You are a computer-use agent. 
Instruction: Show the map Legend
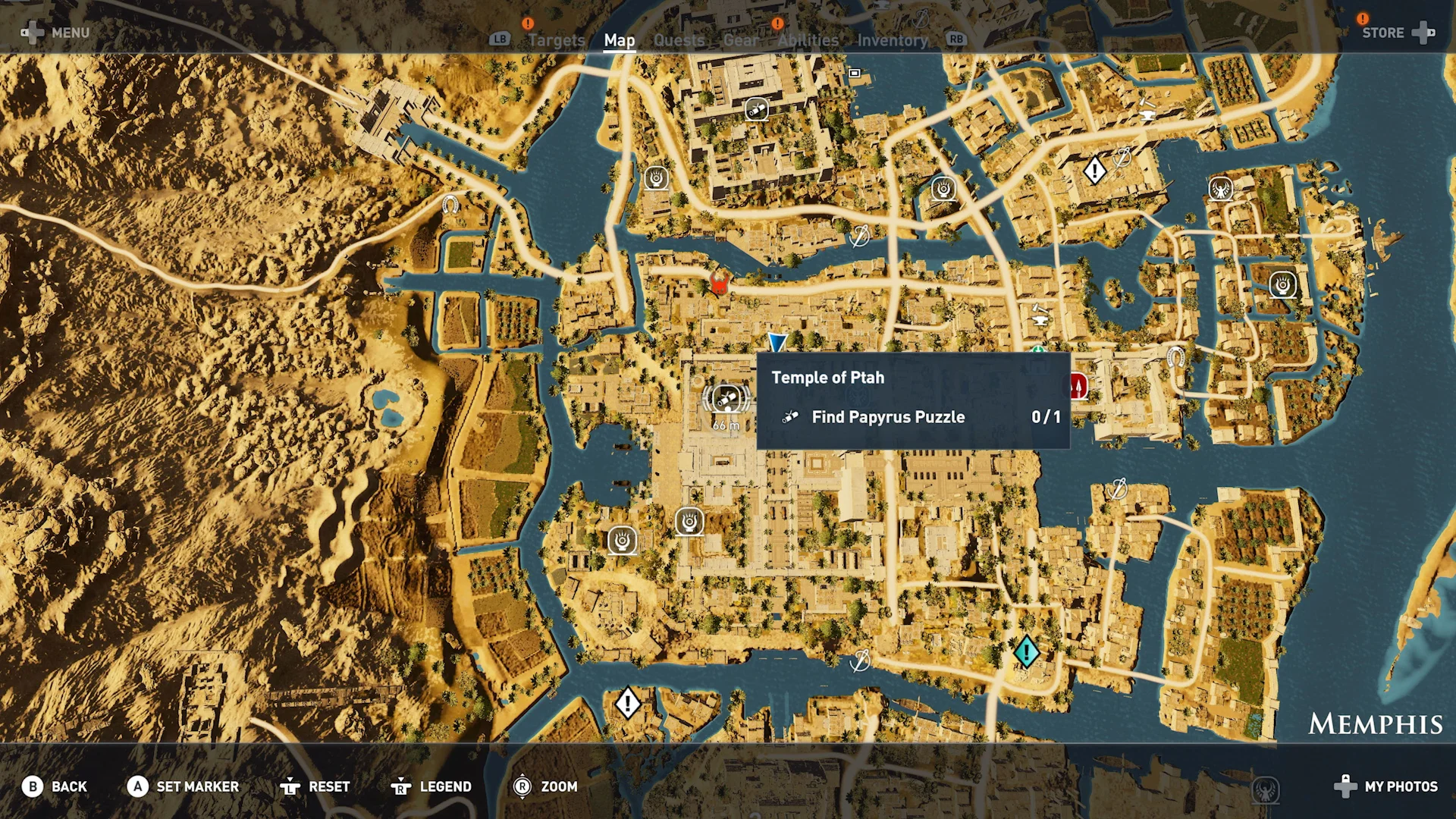tap(431, 786)
